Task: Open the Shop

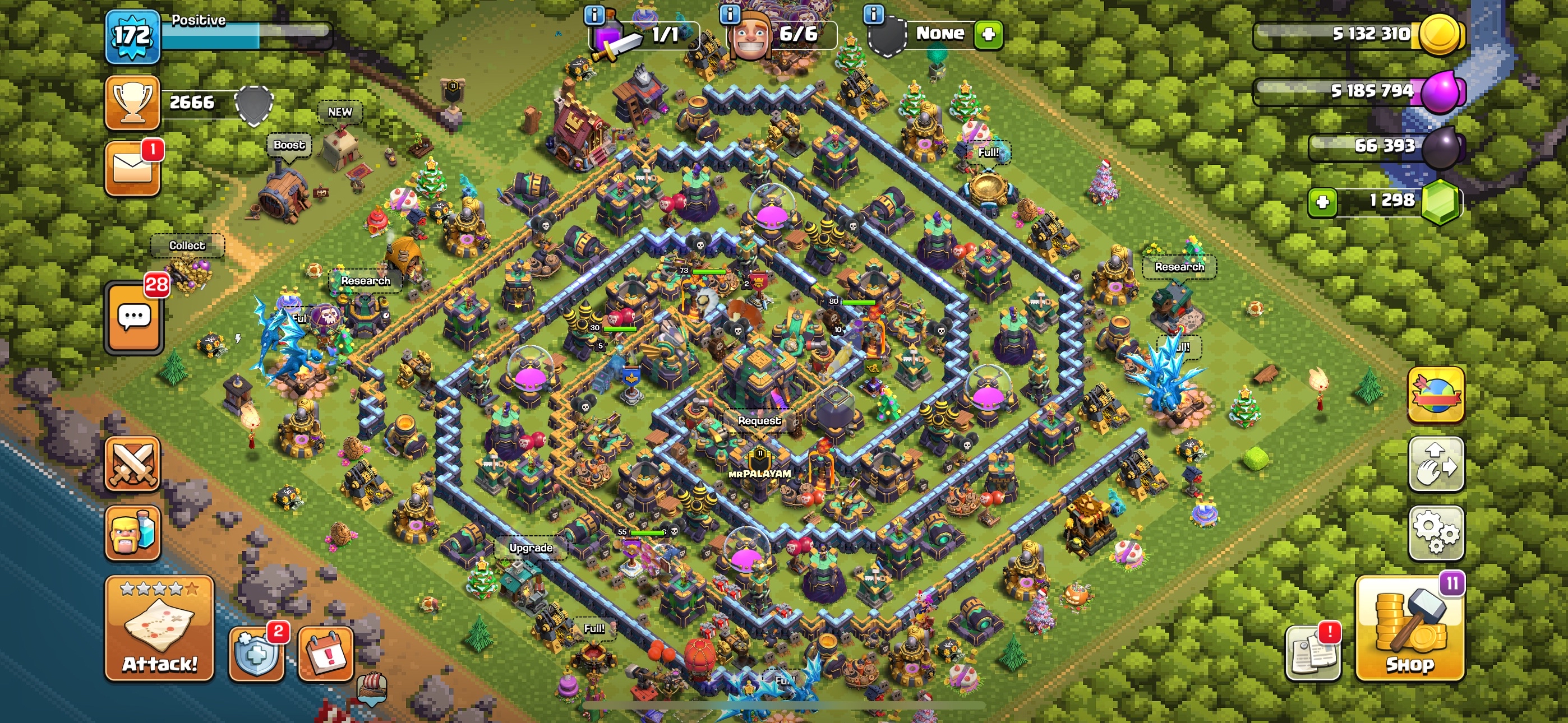Action: (1409, 629)
